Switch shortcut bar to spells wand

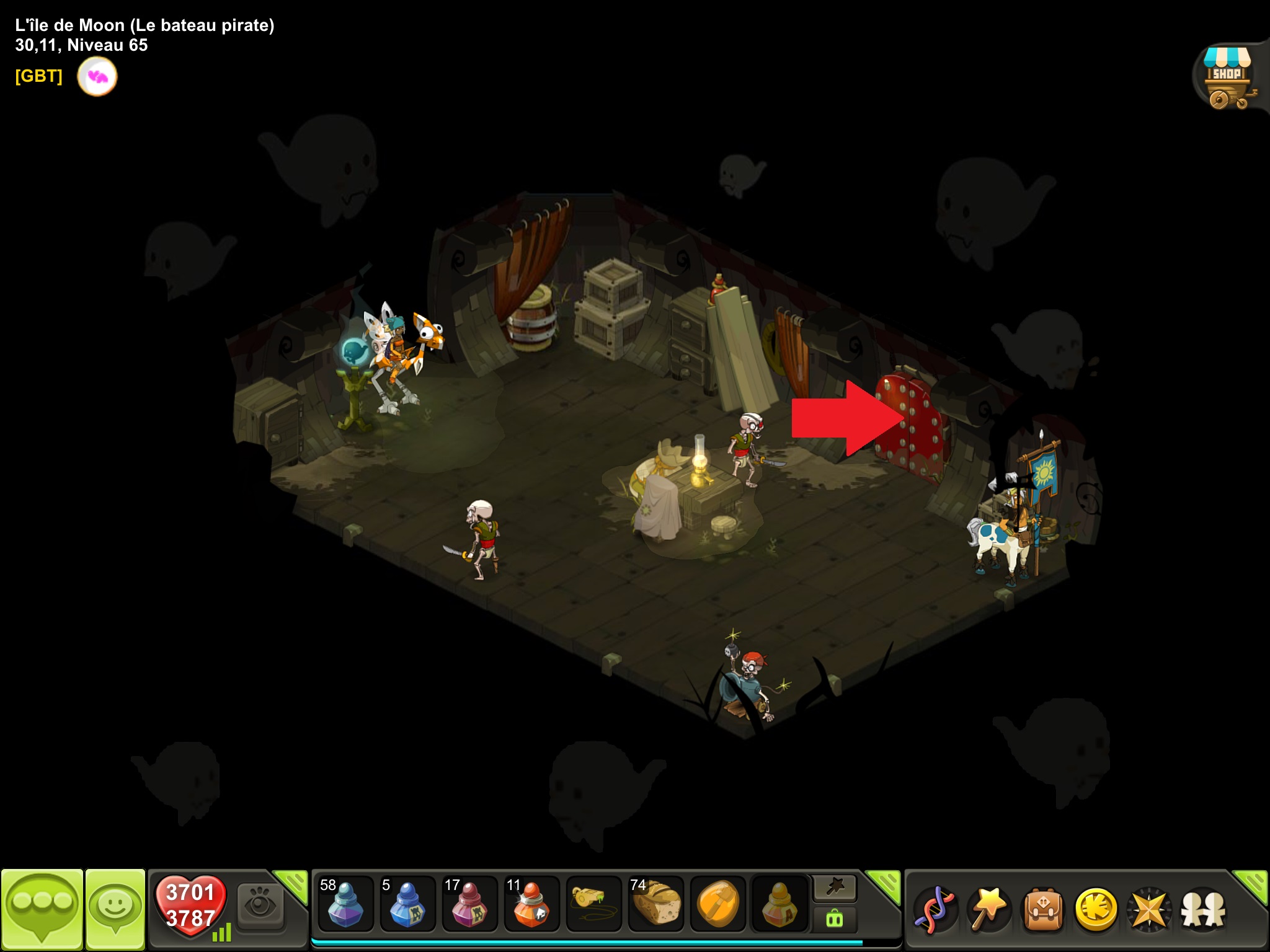click(835, 888)
